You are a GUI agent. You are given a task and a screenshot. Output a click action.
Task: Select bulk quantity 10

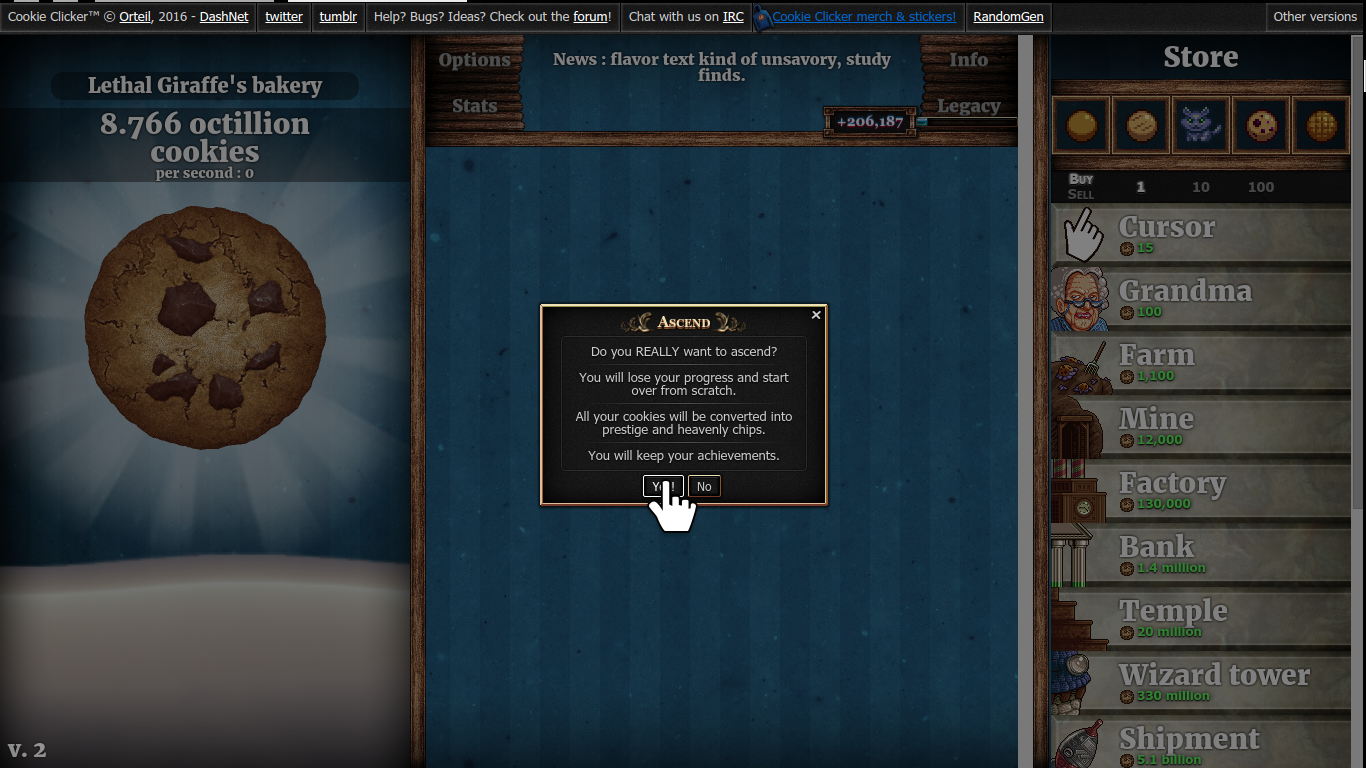point(1200,187)
